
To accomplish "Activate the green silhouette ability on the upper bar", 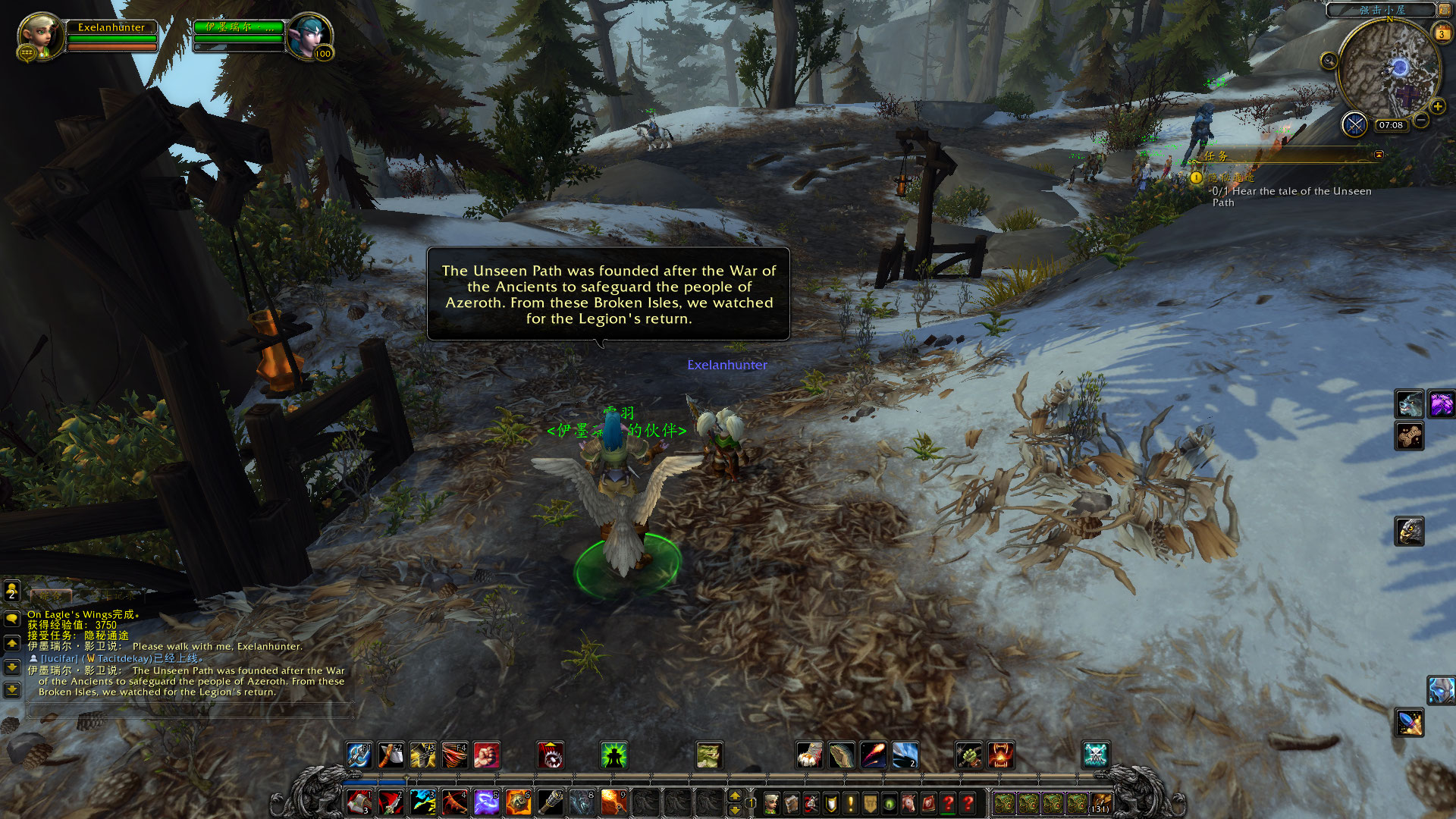I will point(613,755).
